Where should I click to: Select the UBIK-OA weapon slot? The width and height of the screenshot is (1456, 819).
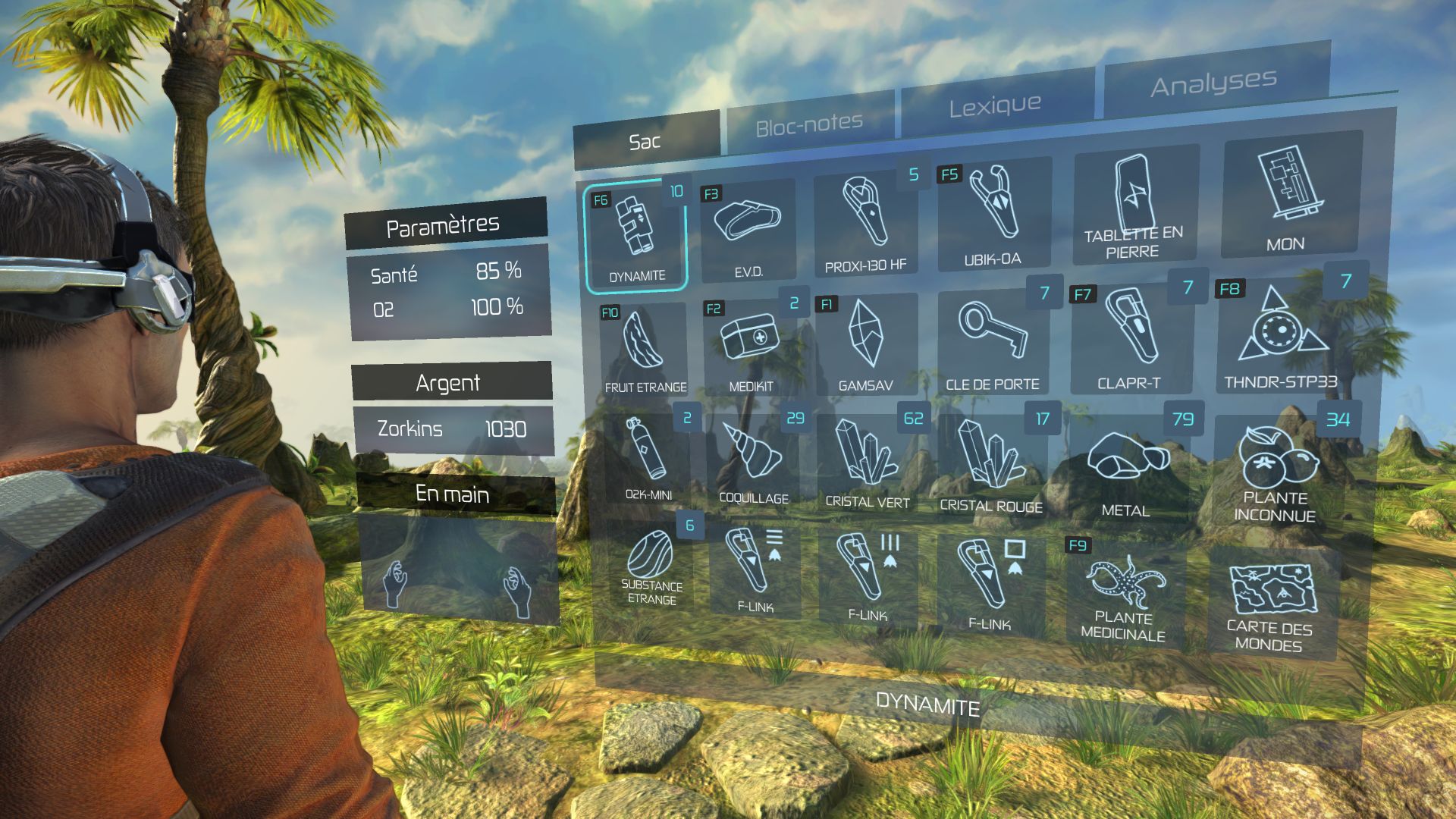coord(993,215)
